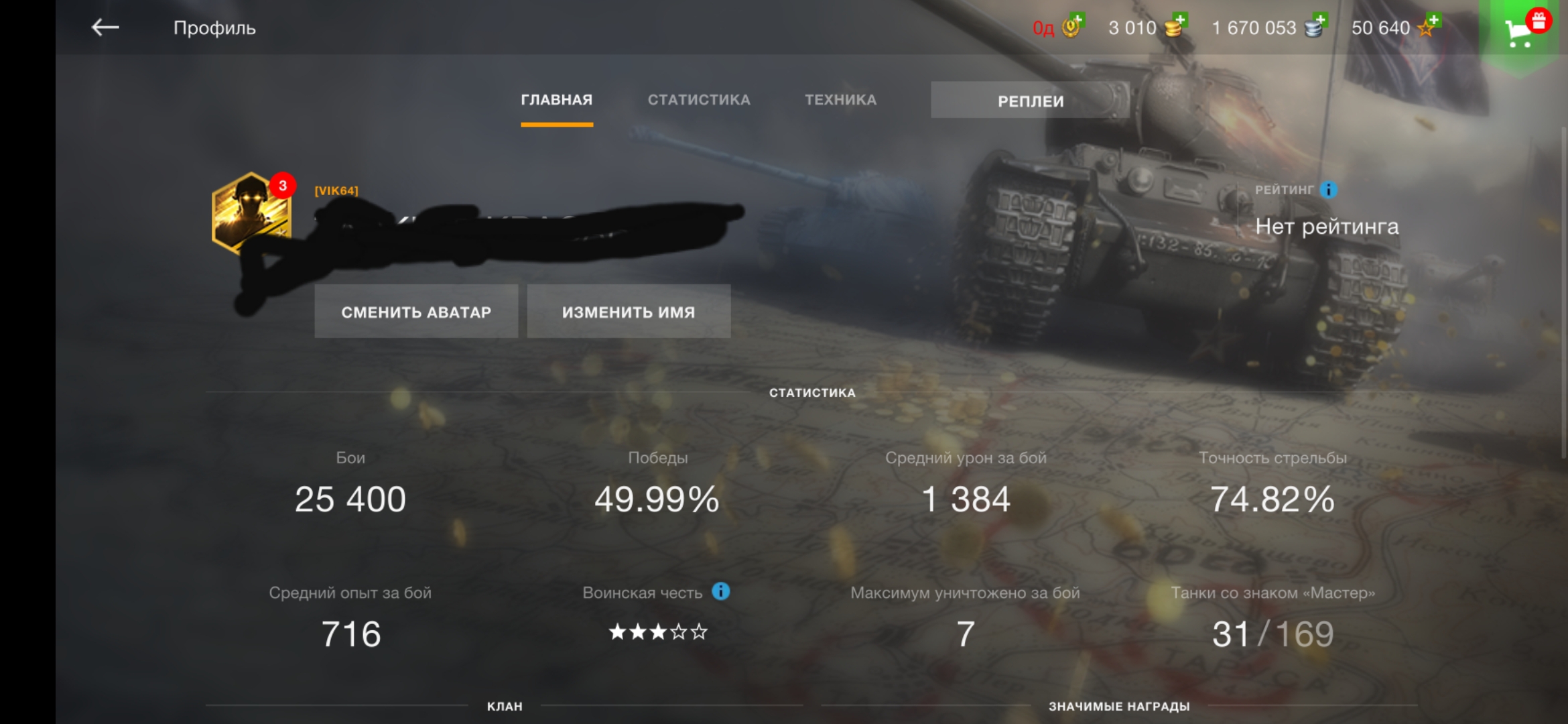
Task: Click the info icon beside Воинская честь
Action: tap(720, 592)
